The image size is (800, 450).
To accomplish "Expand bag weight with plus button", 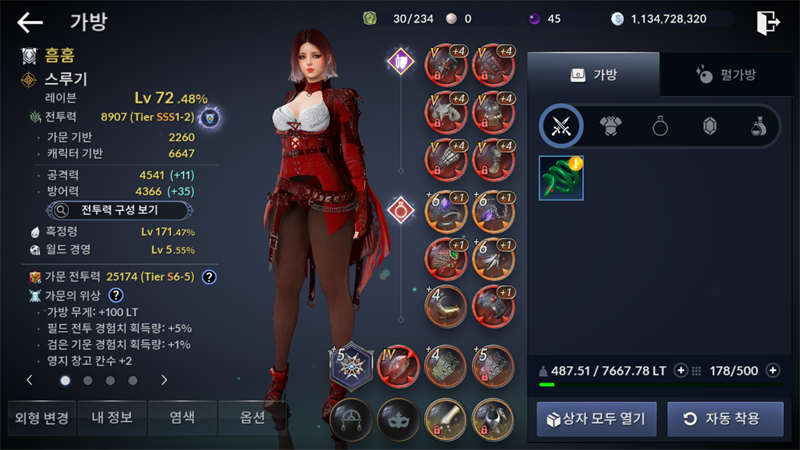I will 681,370.
